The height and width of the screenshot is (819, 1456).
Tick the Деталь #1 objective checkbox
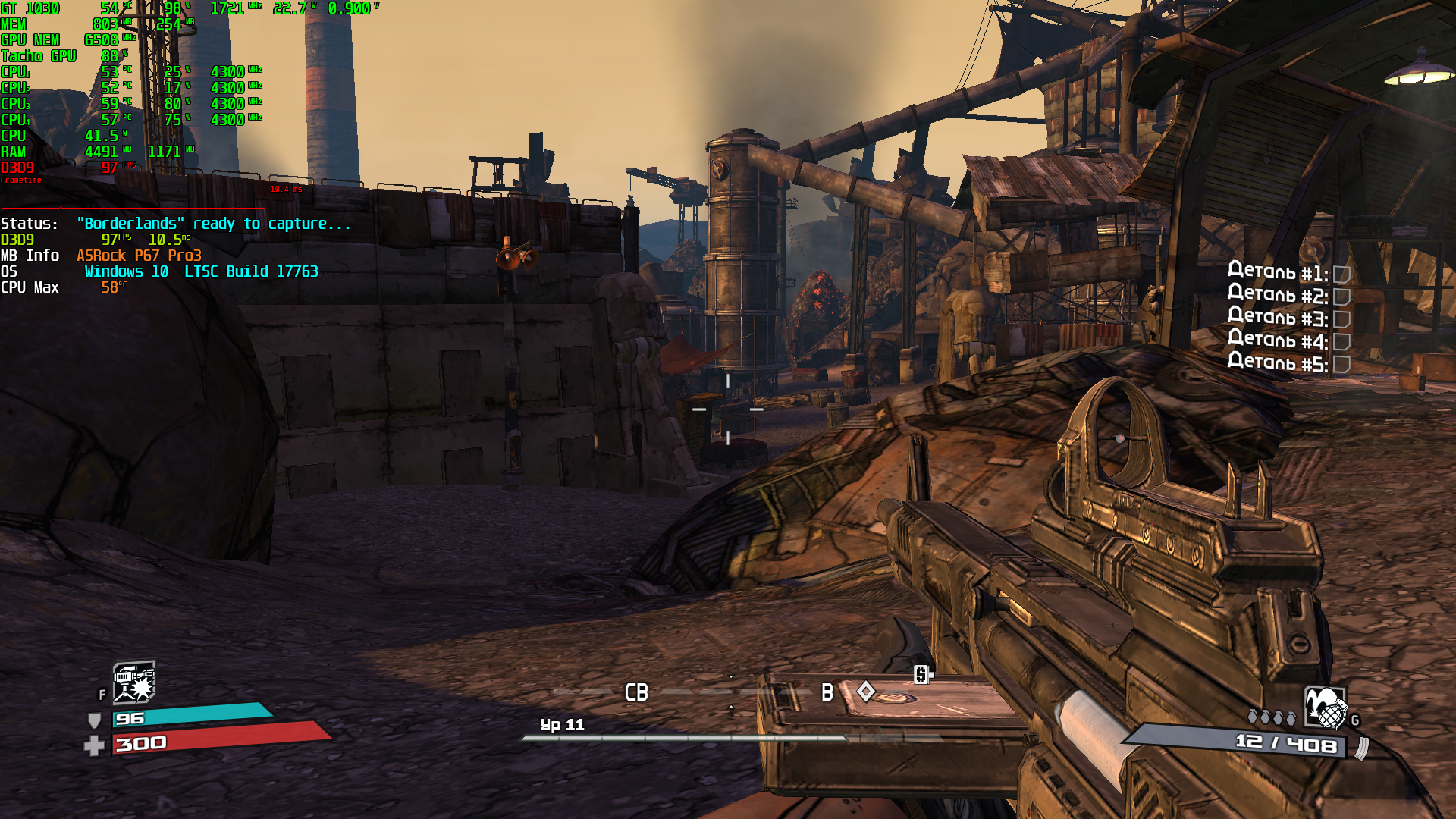1341,275
